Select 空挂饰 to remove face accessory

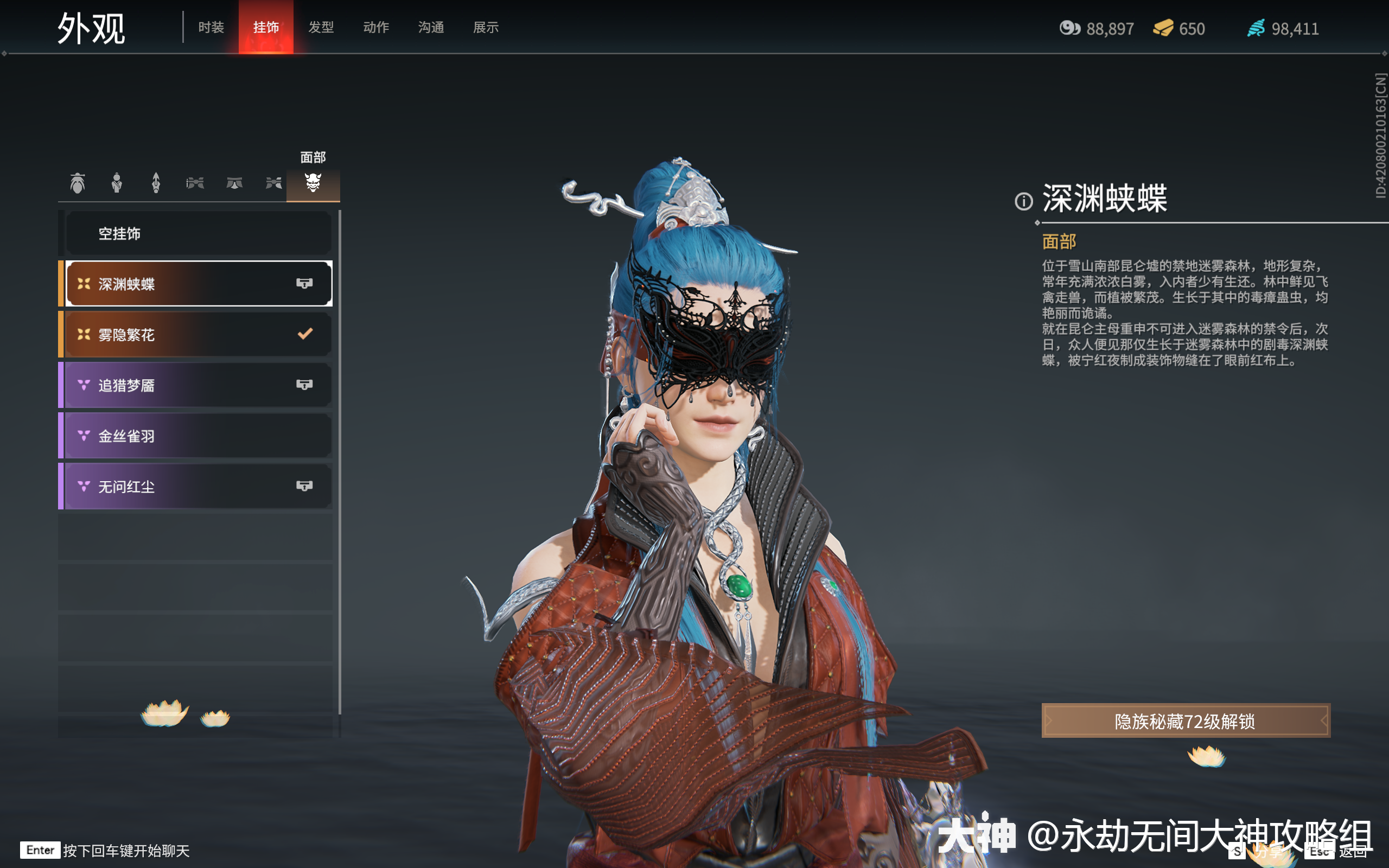coord(198,233)
